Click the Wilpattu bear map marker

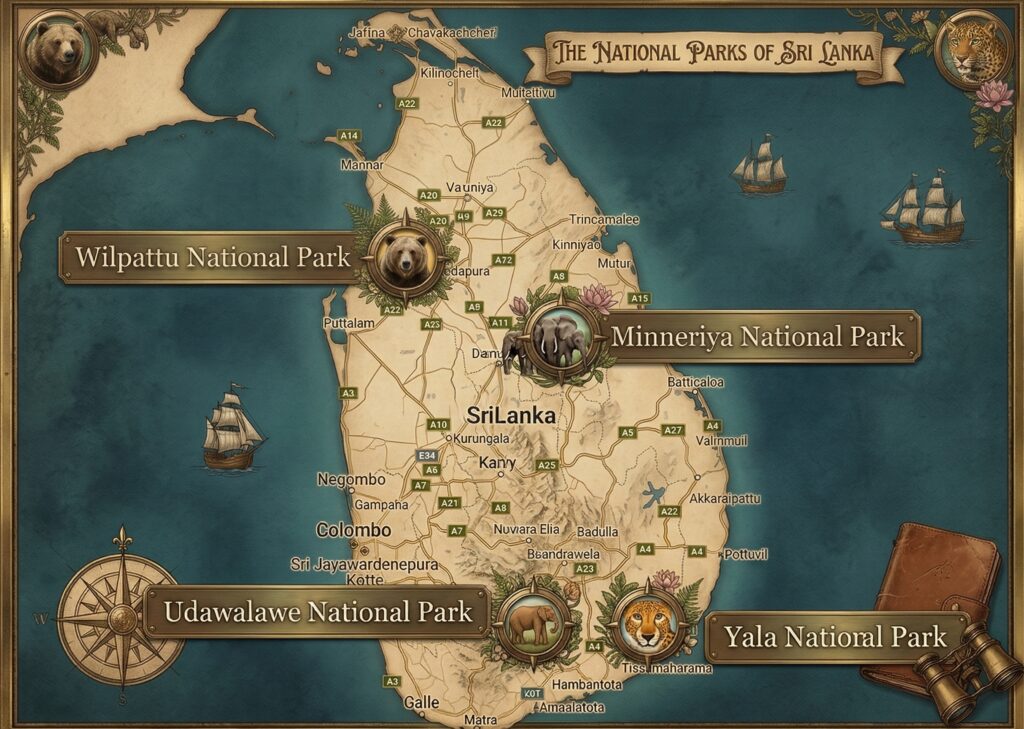[x=404, y=256]
